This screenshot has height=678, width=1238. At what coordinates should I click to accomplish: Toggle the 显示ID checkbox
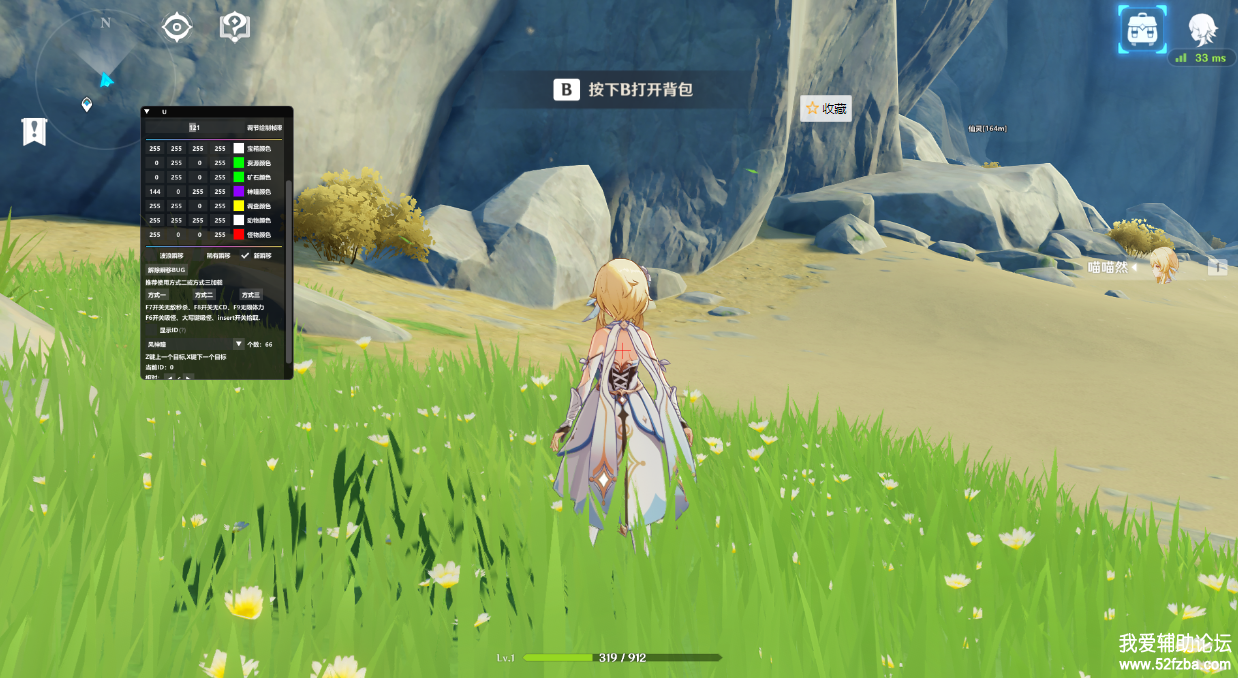[152, 330]
